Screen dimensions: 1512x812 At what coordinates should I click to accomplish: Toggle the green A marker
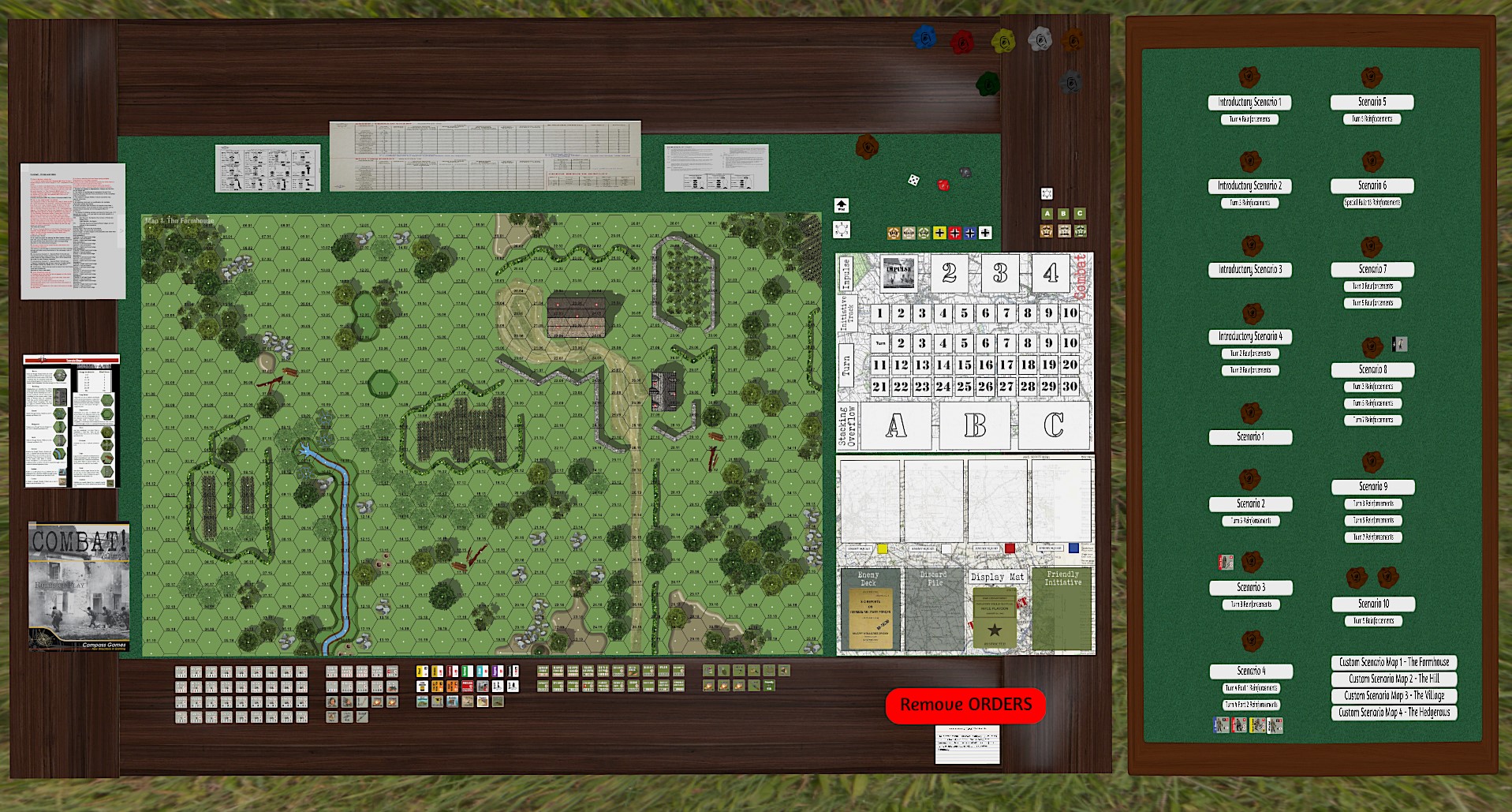[x=1047, y=213]
